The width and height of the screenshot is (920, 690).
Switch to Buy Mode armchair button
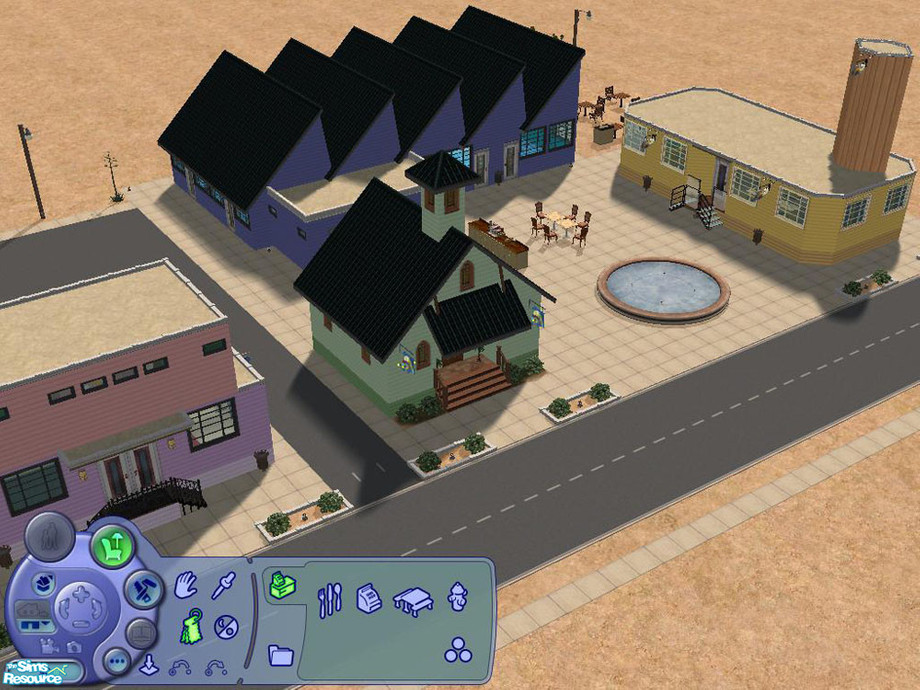[112, 547]
